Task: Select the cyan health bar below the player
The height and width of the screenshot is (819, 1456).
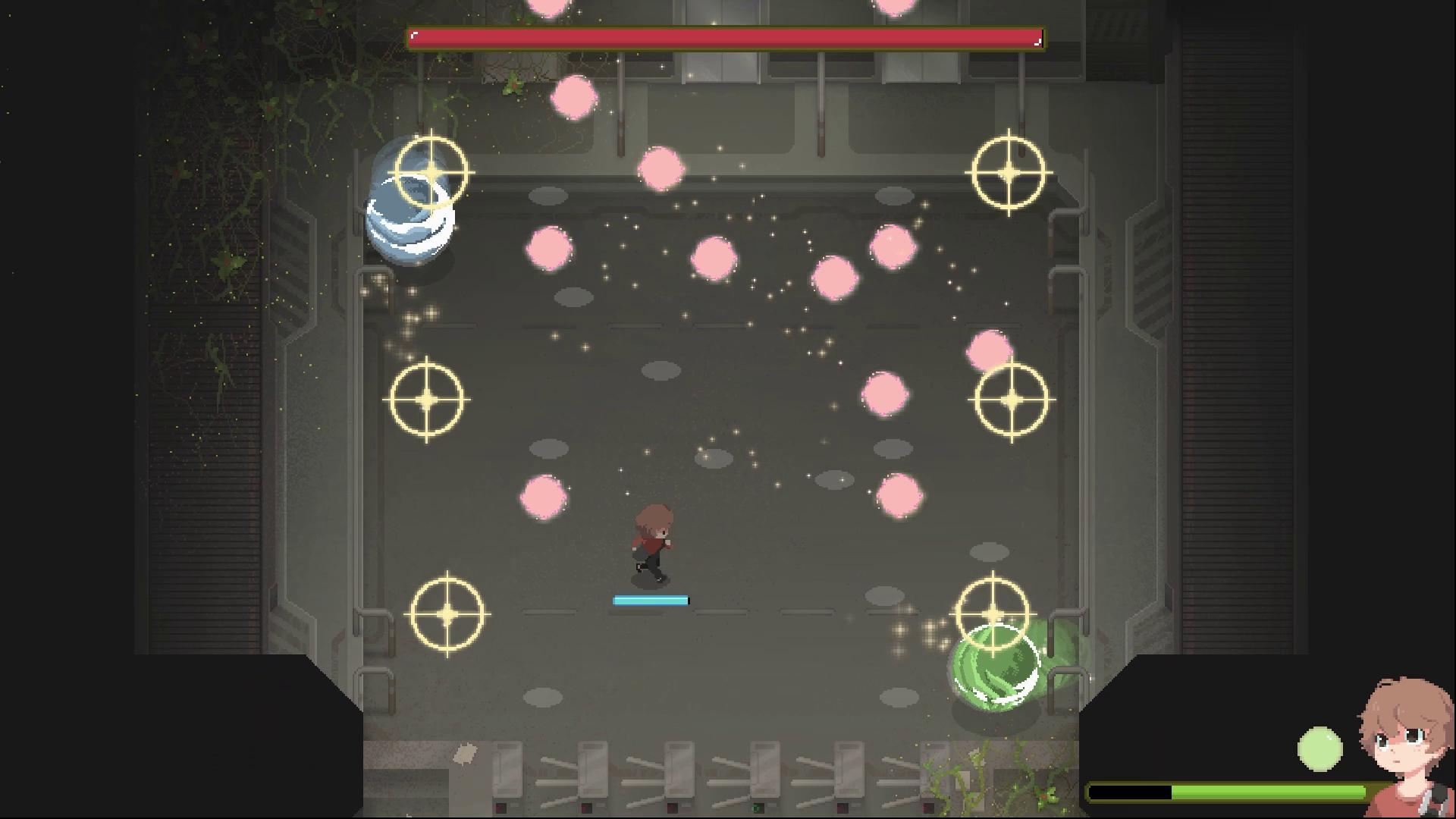Action: [651, 599]
